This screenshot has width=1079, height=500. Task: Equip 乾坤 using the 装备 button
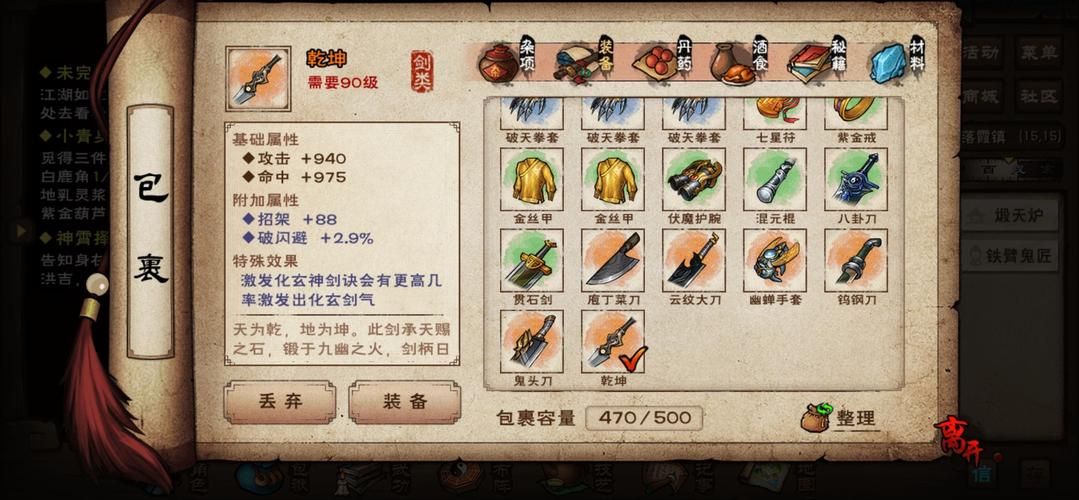404,401
